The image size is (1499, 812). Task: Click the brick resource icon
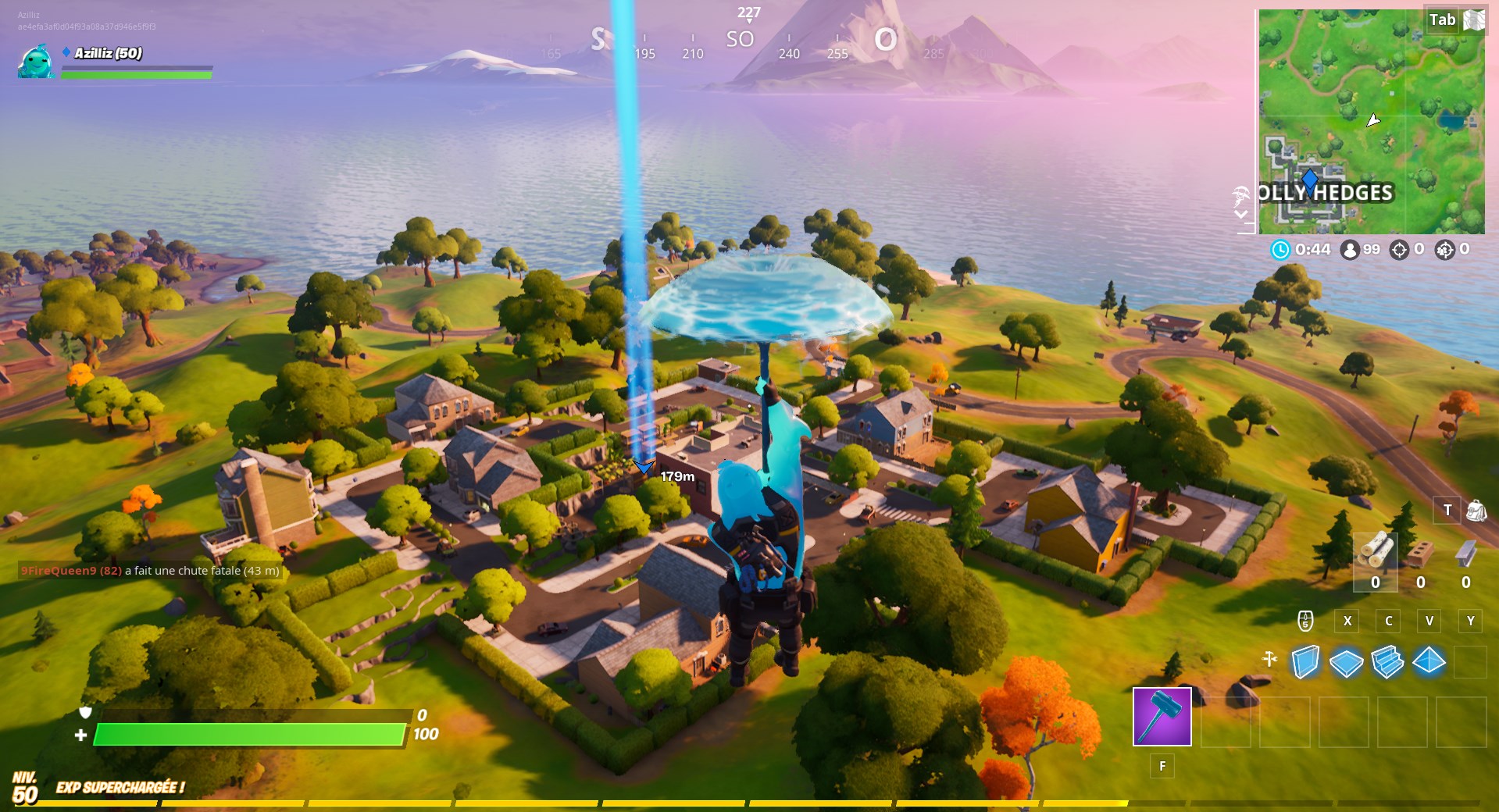(1420, 554)
